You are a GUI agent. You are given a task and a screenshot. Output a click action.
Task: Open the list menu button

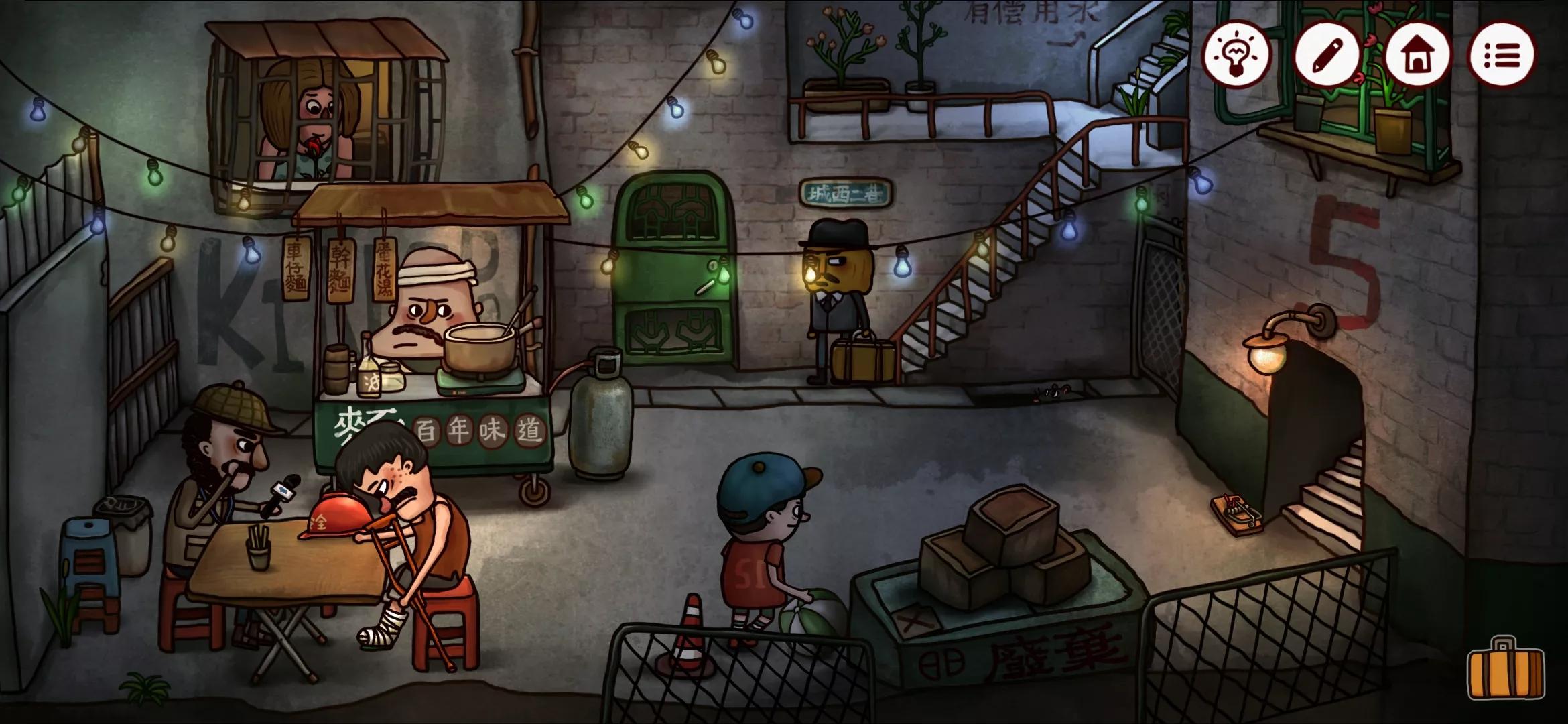tap(1502, 55)
